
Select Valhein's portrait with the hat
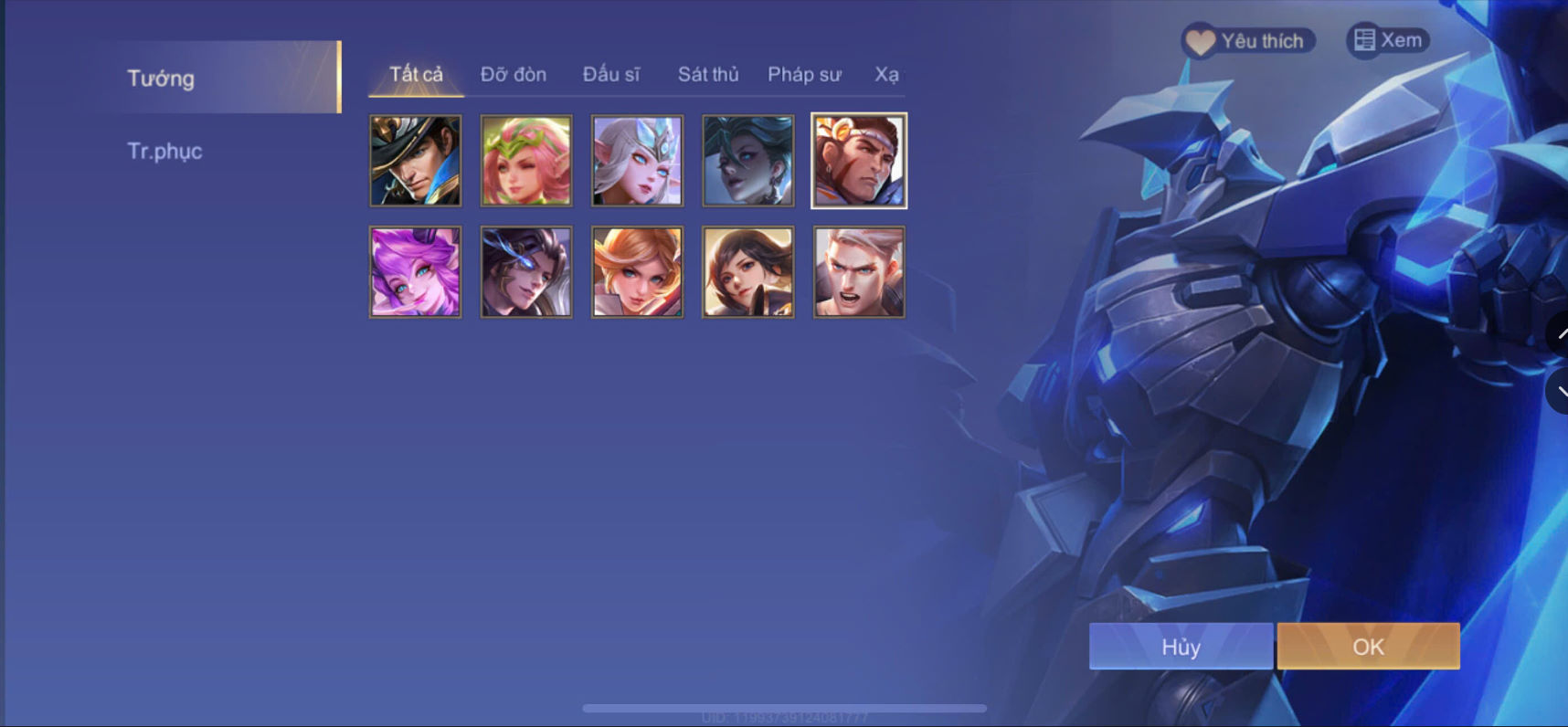coord(416,161)
